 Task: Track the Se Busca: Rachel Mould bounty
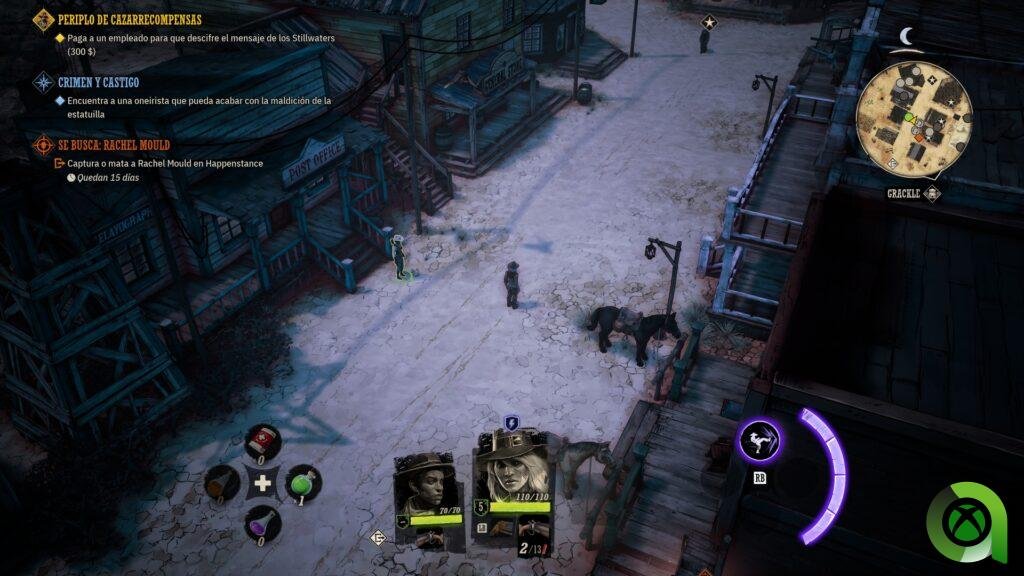point(113,145)
